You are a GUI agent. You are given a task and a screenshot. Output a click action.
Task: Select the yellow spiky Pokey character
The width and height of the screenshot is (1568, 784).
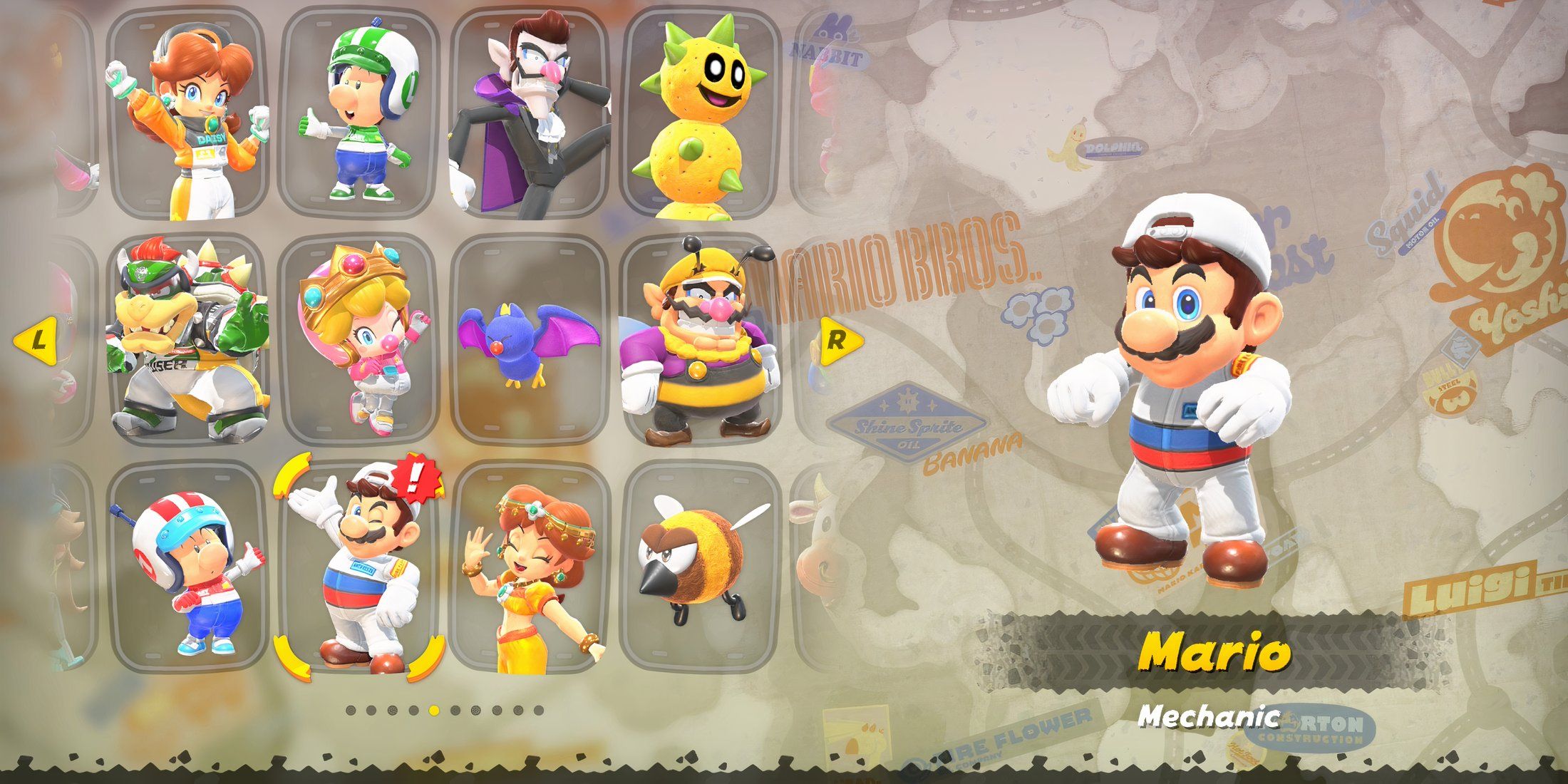700,114
